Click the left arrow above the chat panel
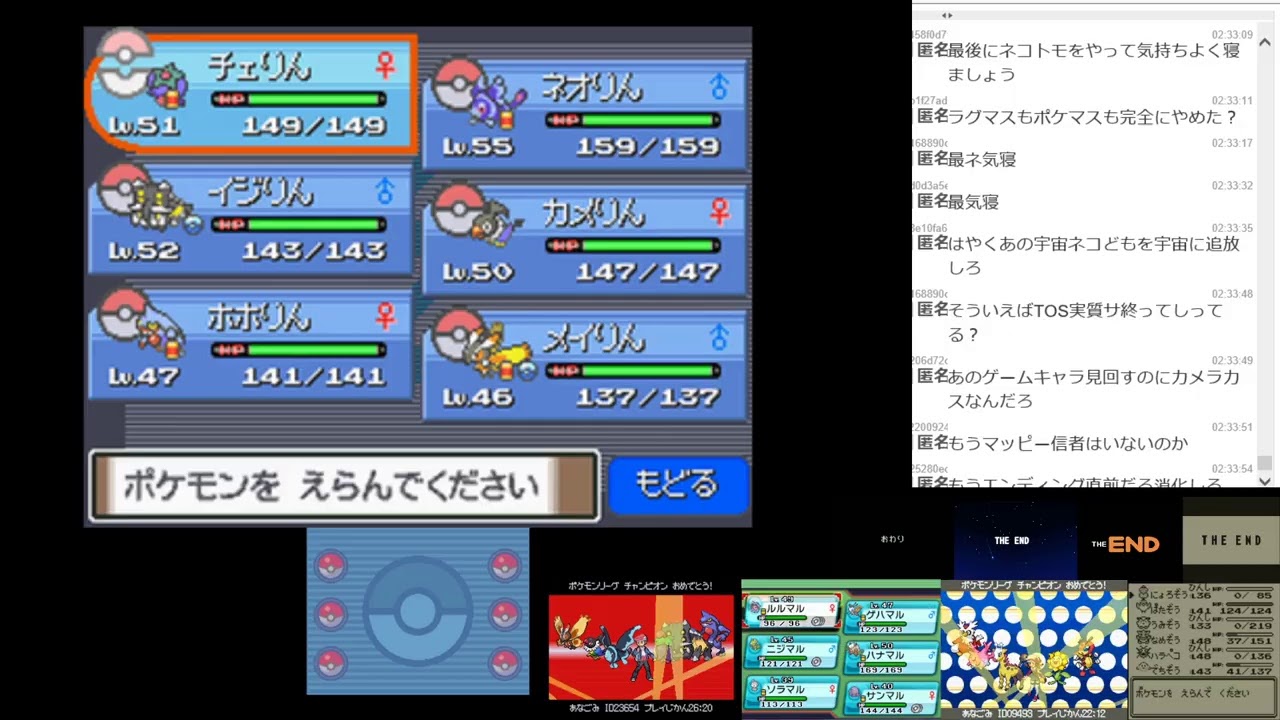The image size is (1280, 720). [x=941, y=16]
